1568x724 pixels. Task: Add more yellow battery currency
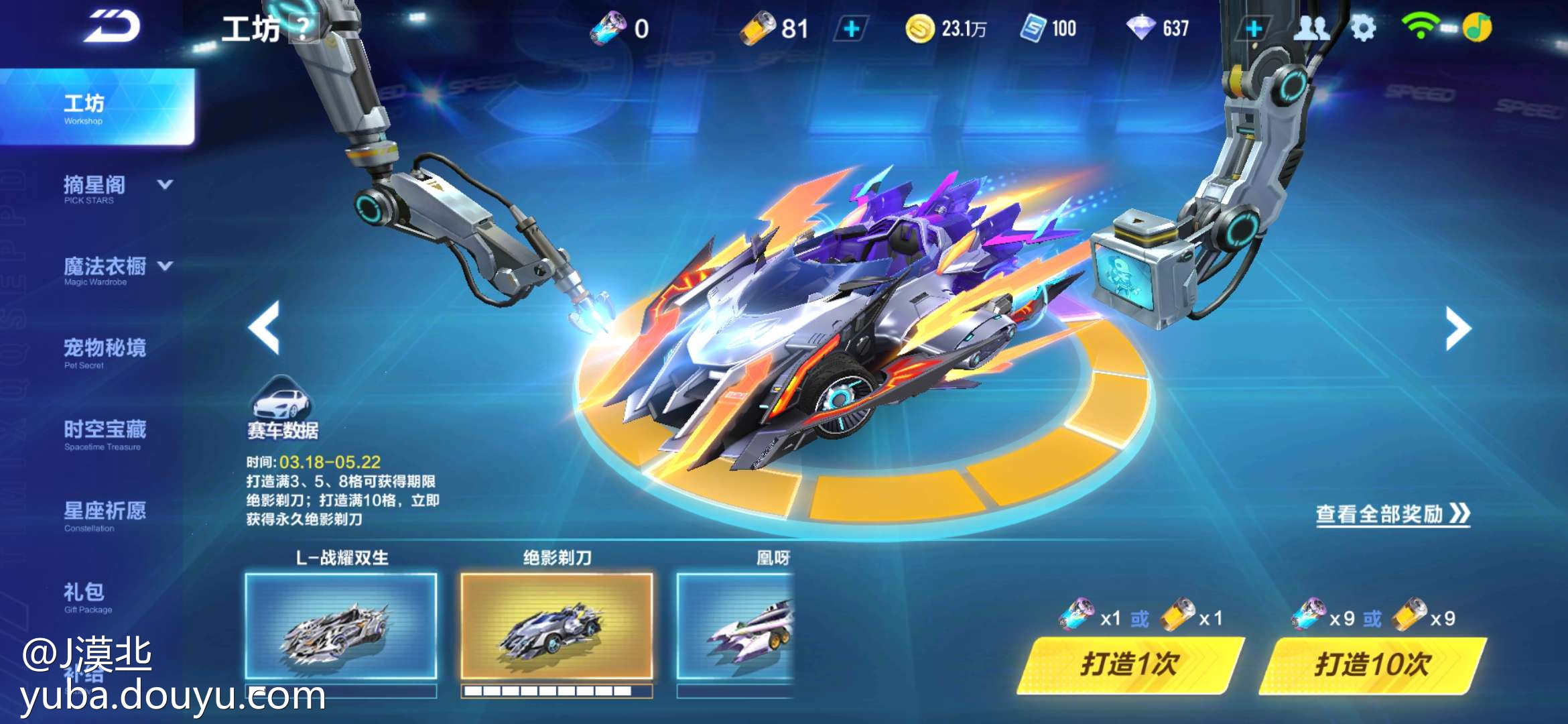tap(852, 29)
